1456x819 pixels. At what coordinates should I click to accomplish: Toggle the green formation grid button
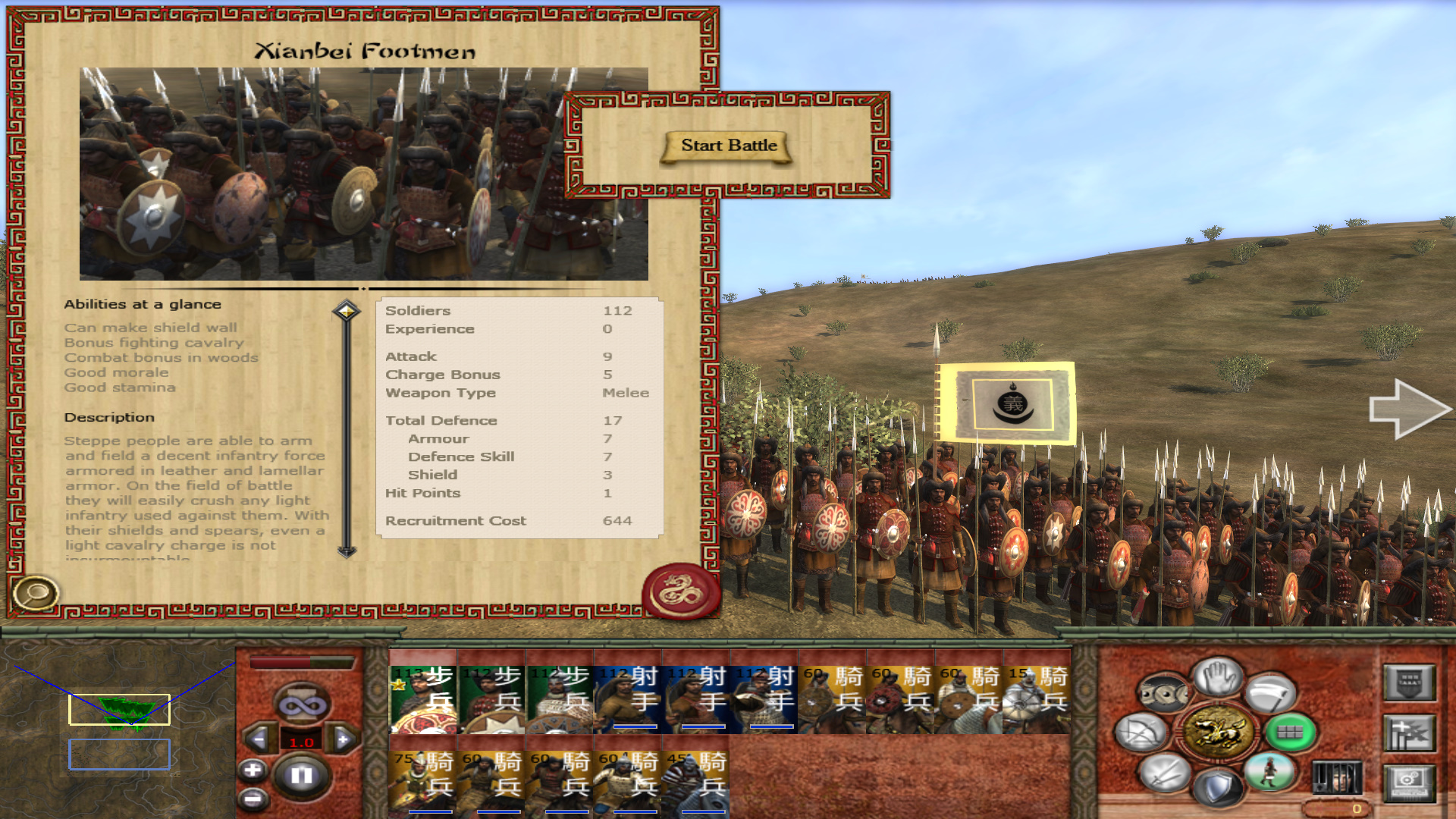point(1290,733)
